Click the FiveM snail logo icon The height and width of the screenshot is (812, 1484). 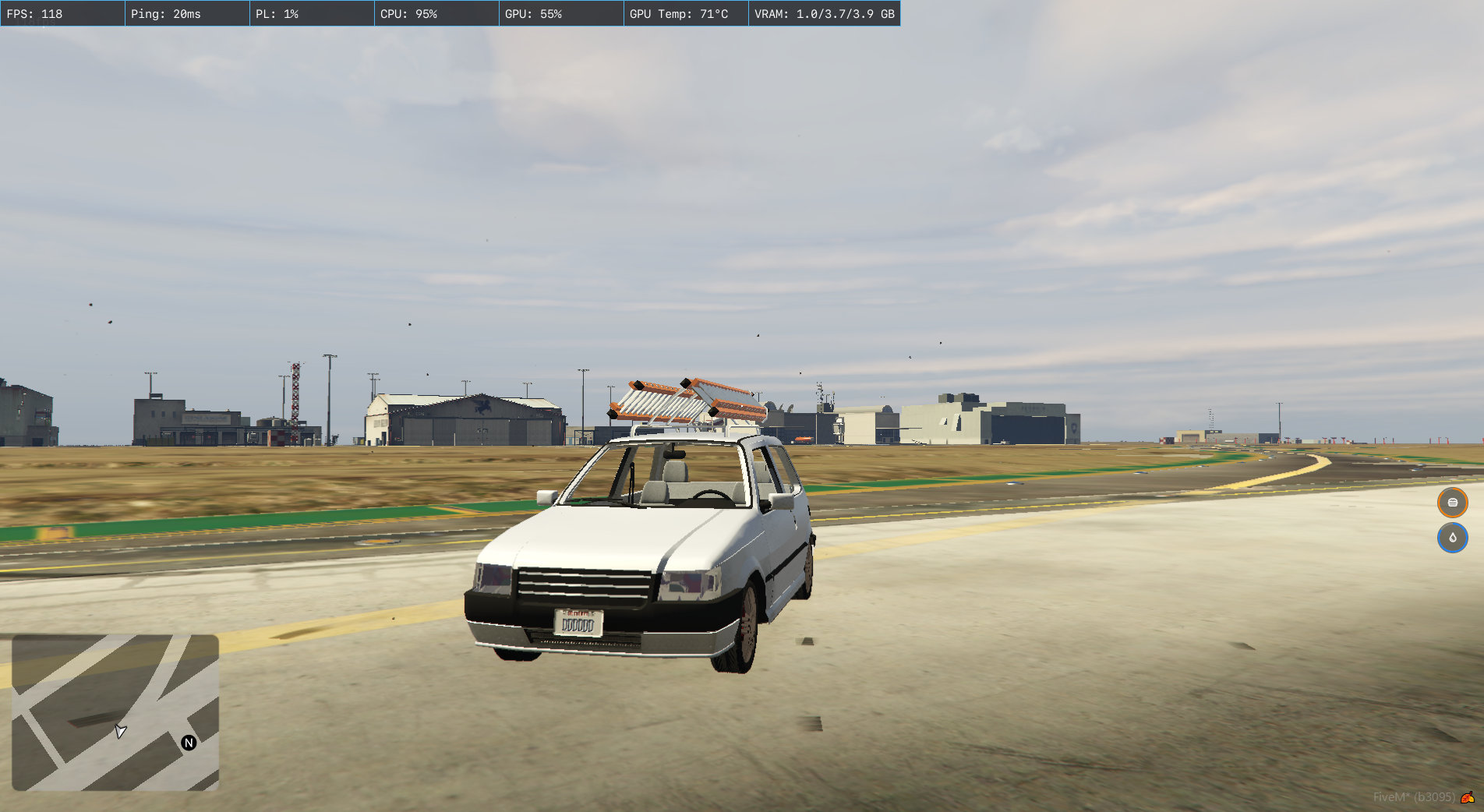coord(1468,797)
